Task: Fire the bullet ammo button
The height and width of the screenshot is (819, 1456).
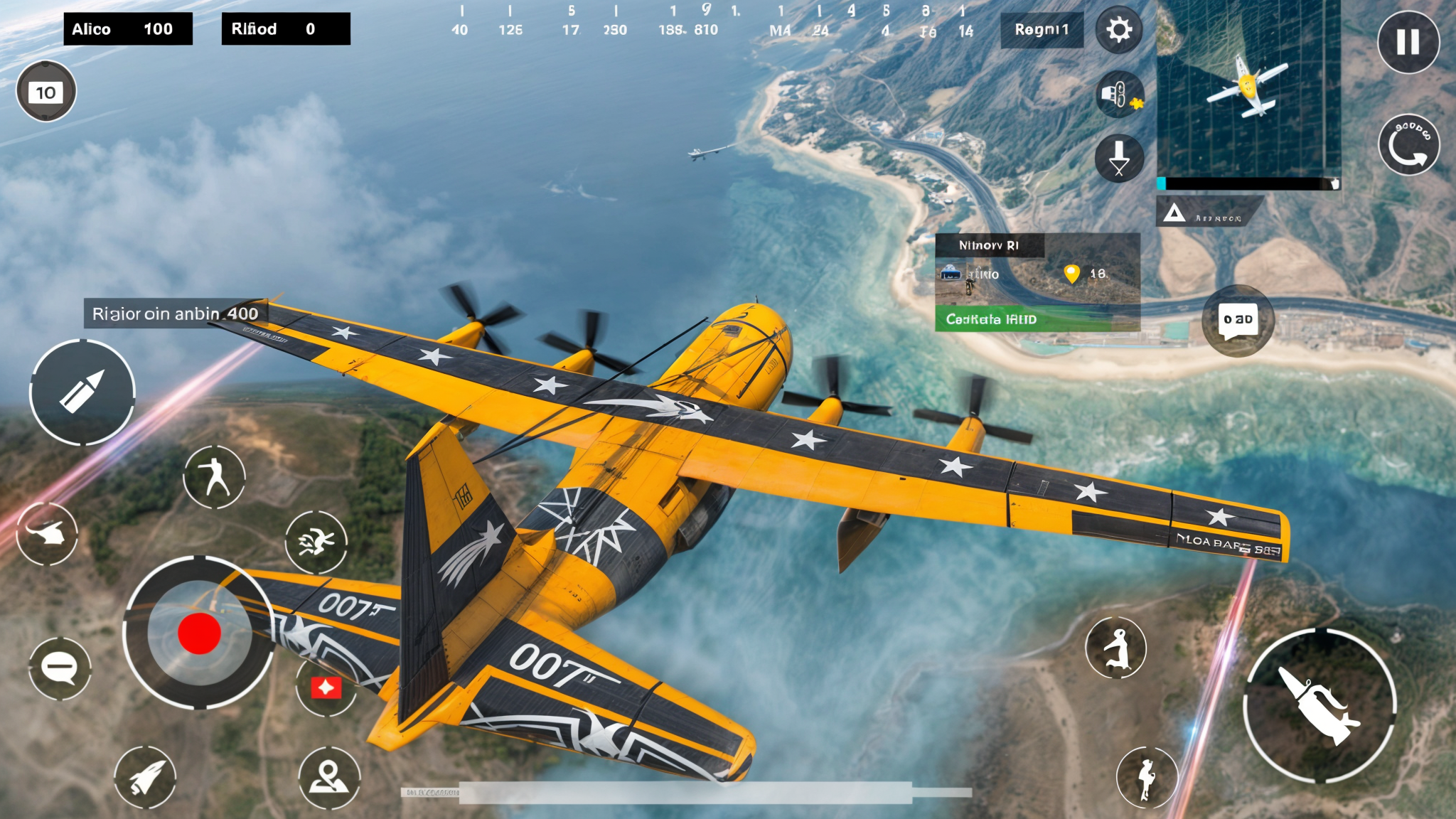Action: [82, 392]
